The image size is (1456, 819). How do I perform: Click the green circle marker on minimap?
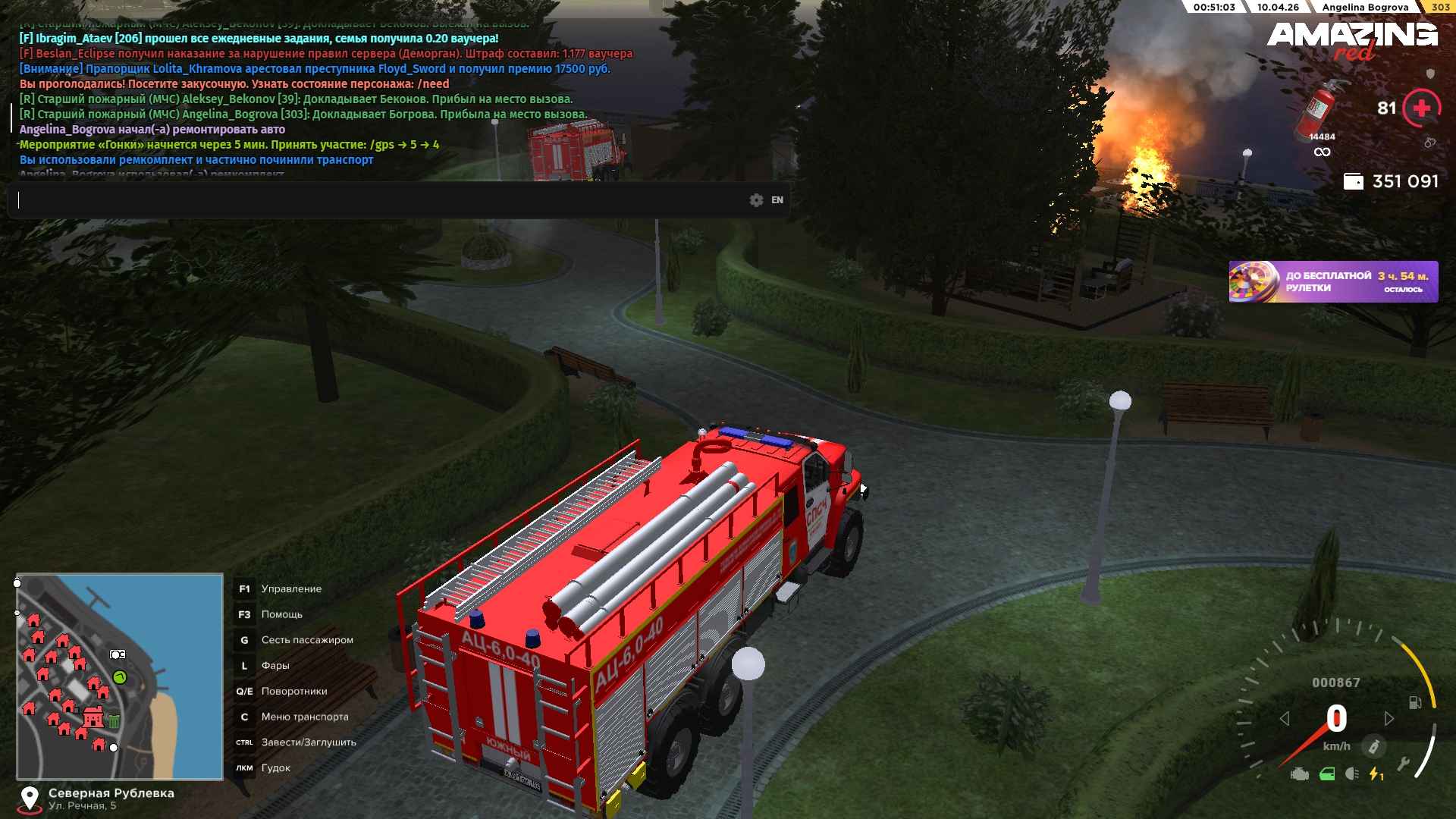[120, 676]
